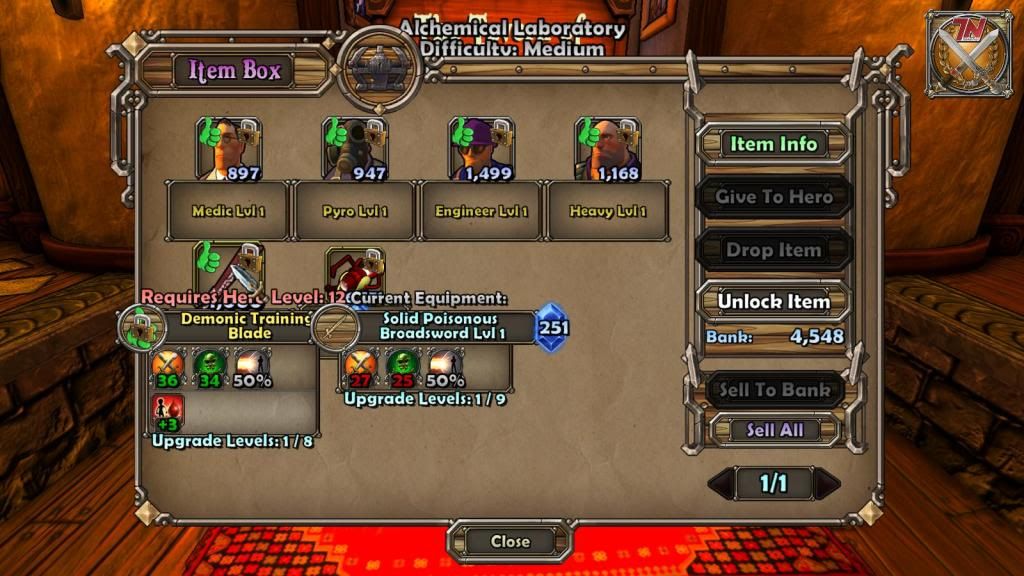The height and width of the screenshot is (576, 1024).
Task: Click the crossed swords emblem icon
Action: pyautogui.click(x=968, y=54)
